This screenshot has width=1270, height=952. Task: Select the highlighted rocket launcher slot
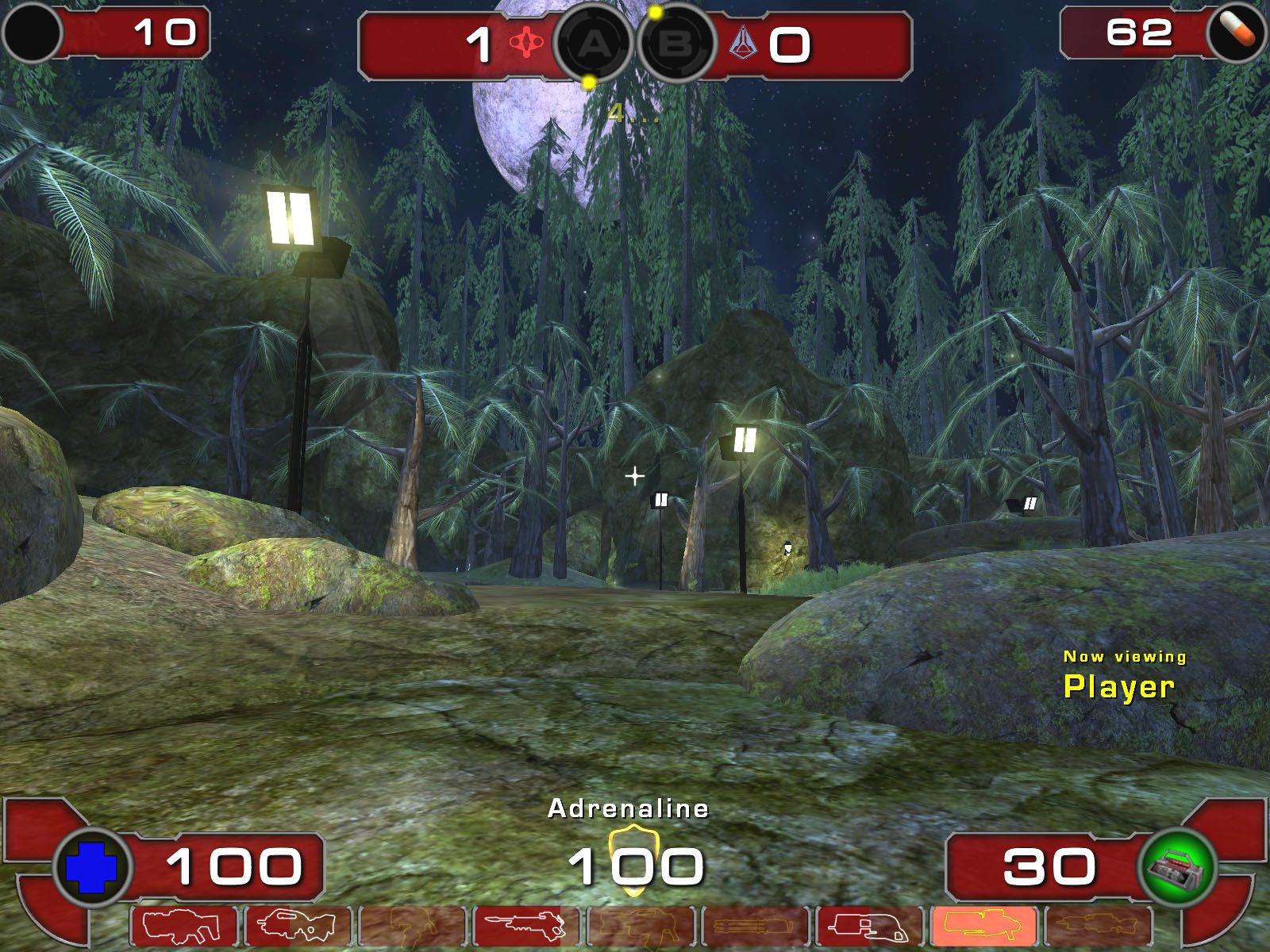[x=983, y=925]
